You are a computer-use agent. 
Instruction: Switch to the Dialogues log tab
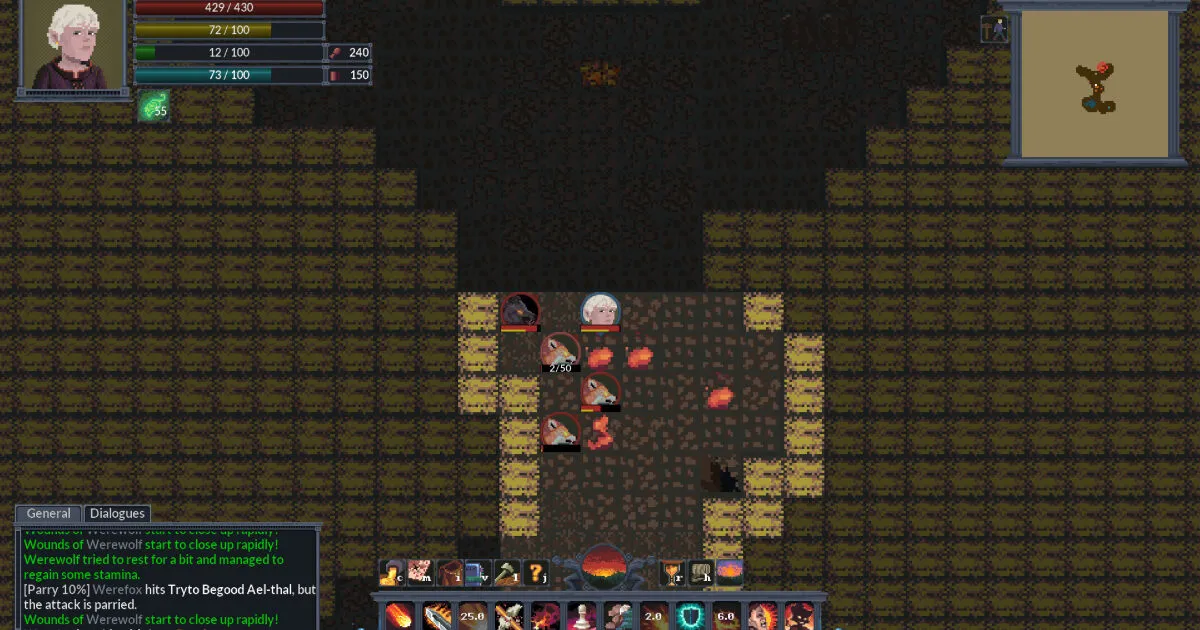point(117,514)
